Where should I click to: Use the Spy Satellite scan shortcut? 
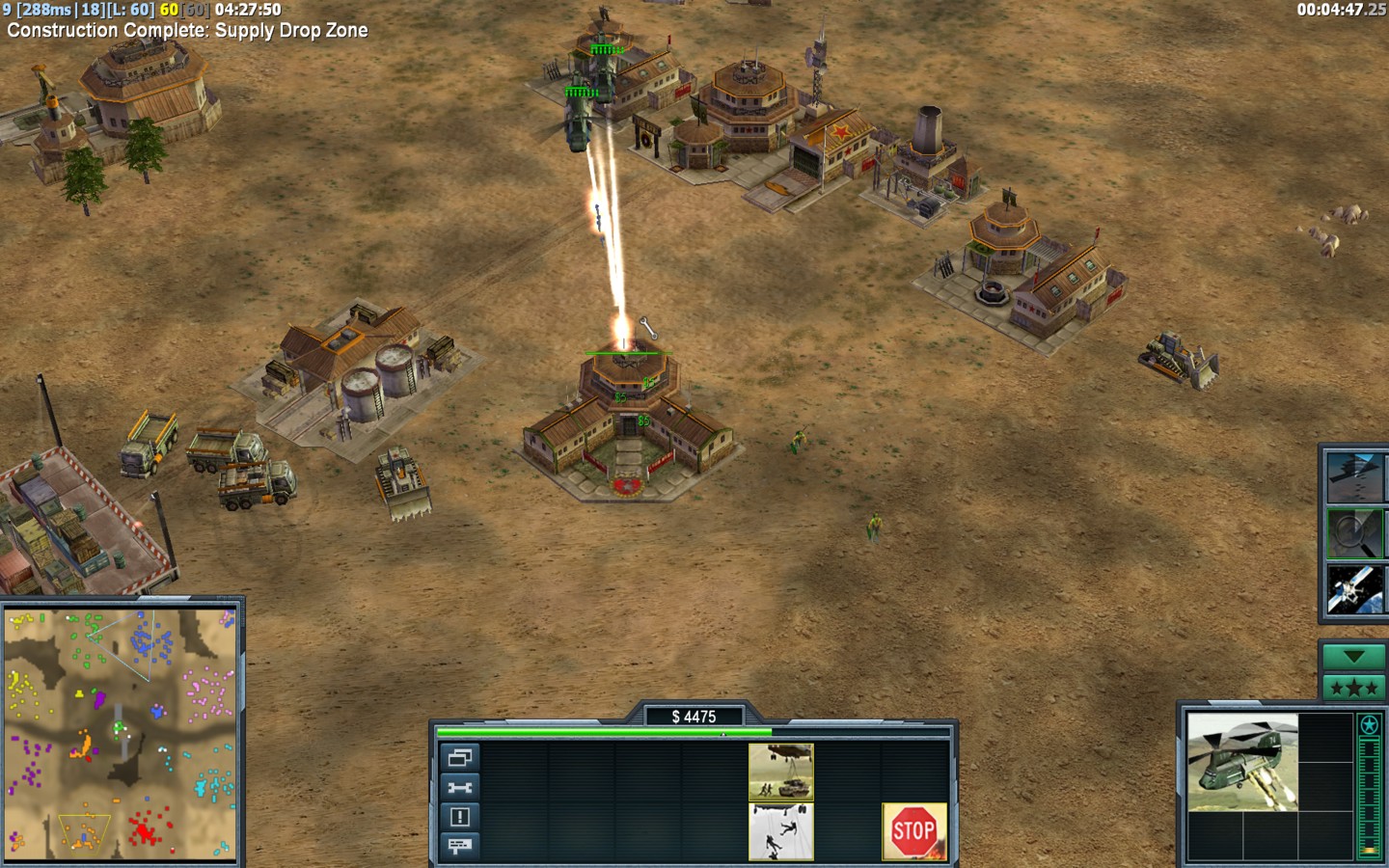pyautogui.click(x=1354, y=588)
